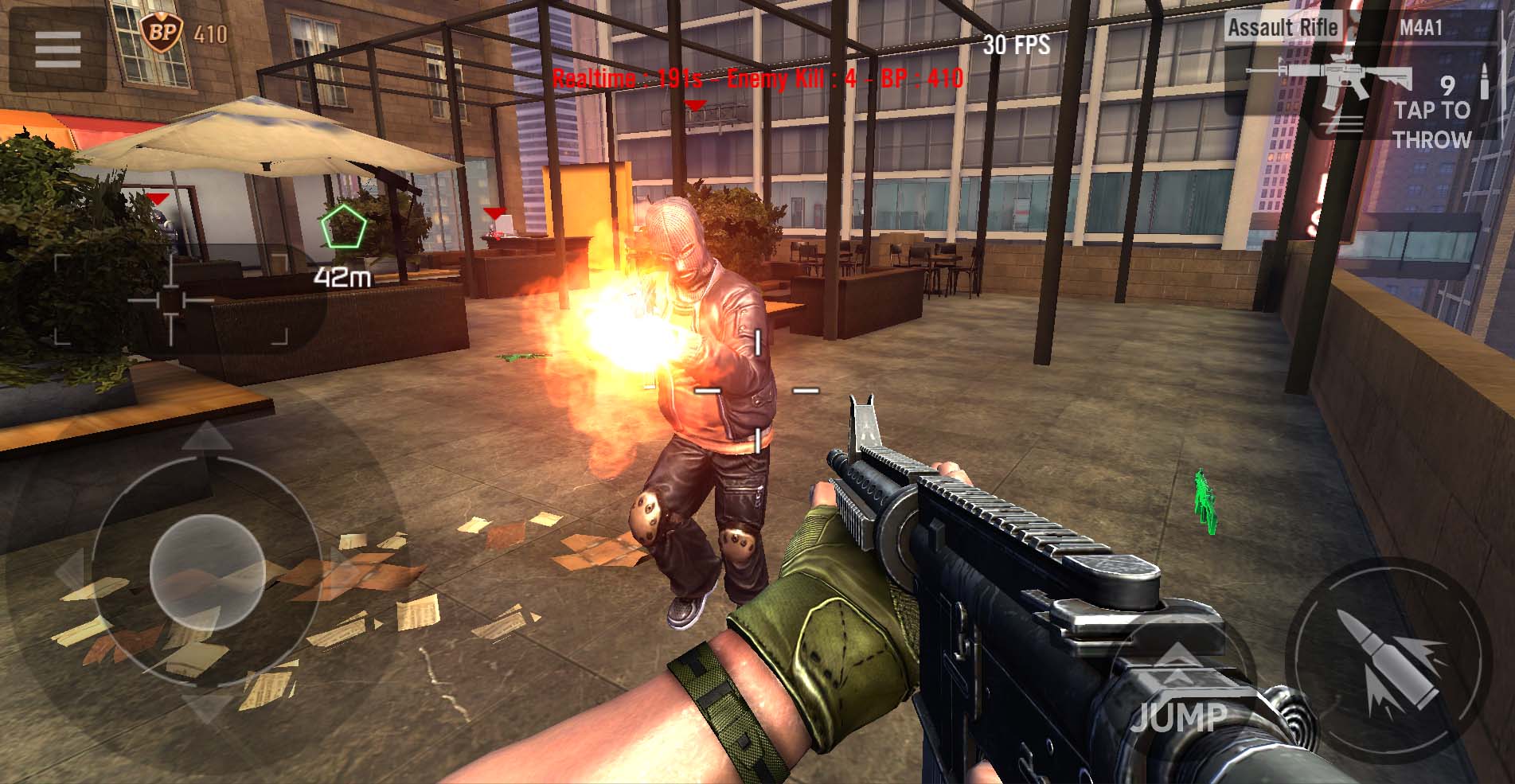
Task: Fire the weapon with the bullet button
Action: tap(1389, 660)
